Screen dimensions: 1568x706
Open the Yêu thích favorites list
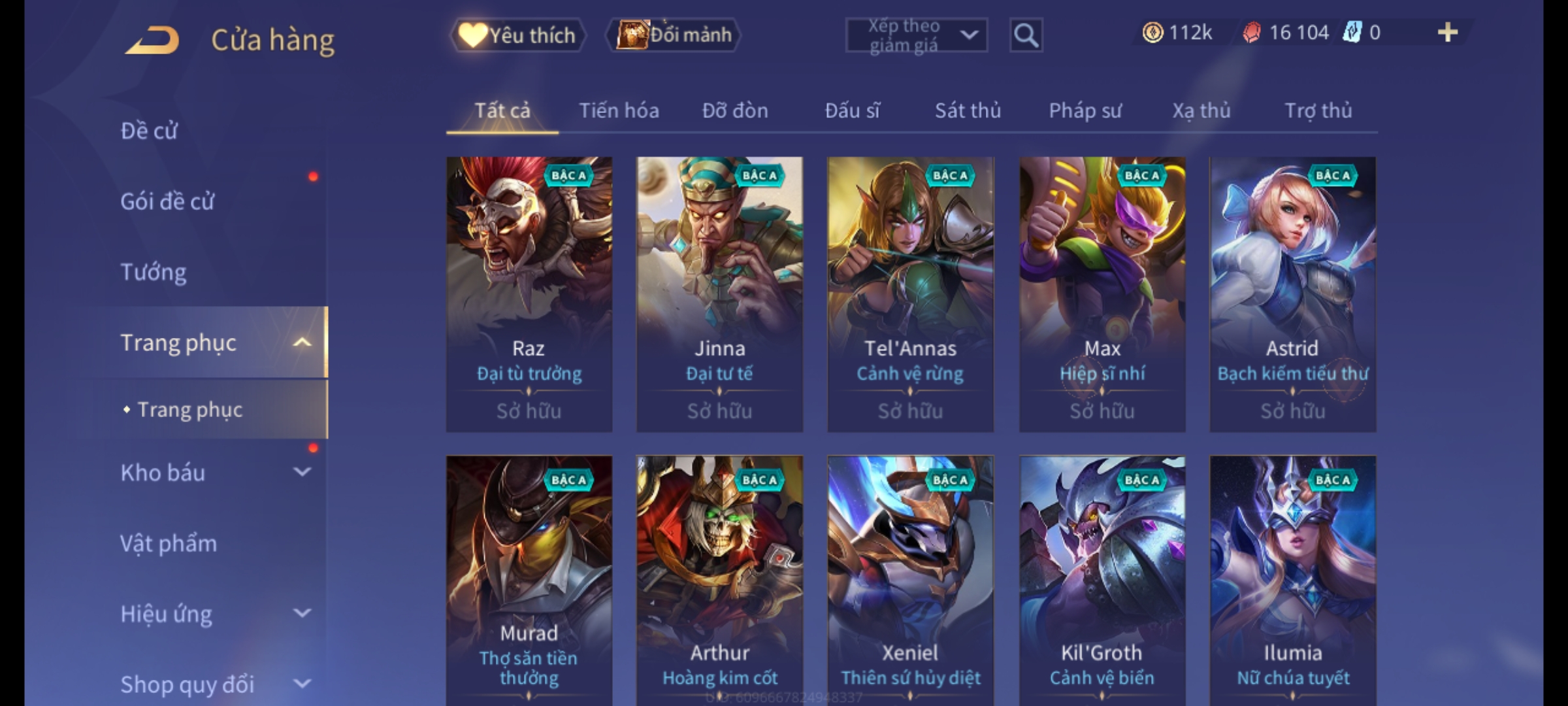tap(517, 35)
